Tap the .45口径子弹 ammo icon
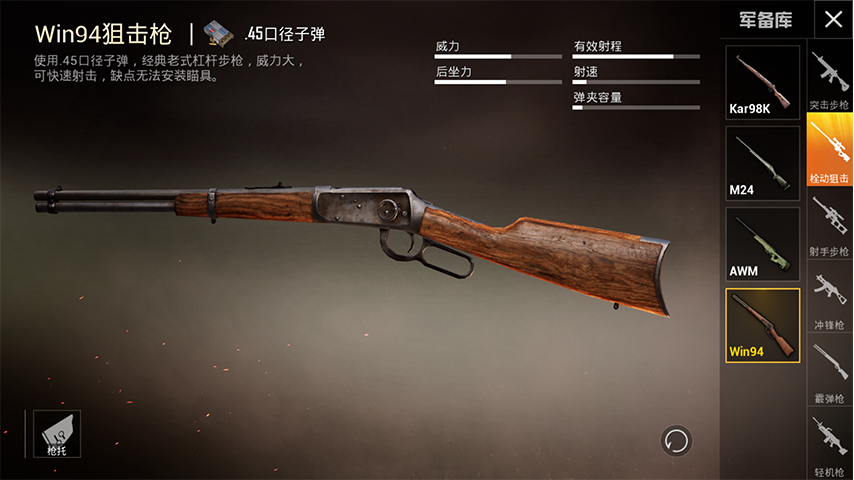The image size is (854, 480). [217, 34]
